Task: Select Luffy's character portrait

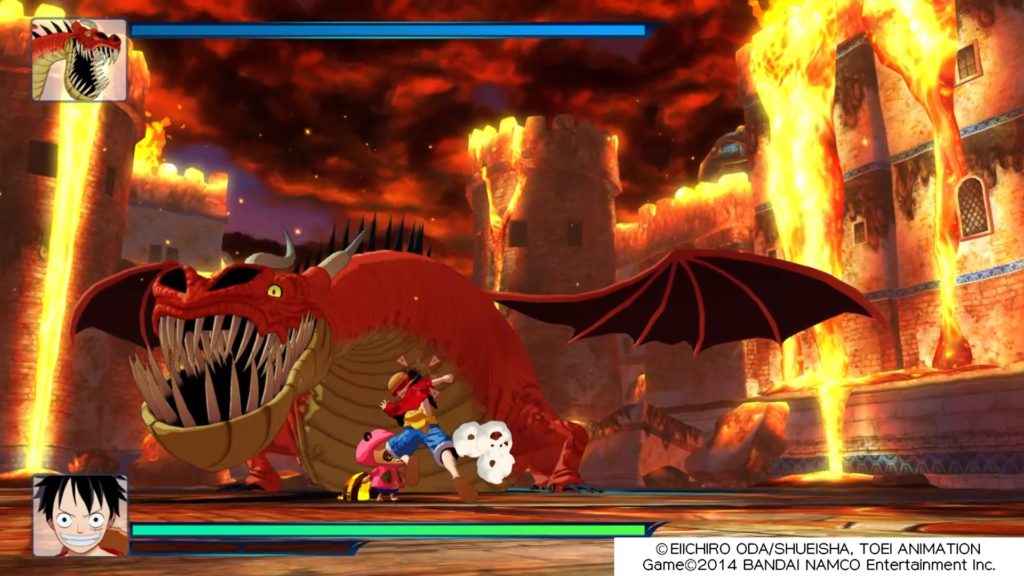Action: (80, 515)
